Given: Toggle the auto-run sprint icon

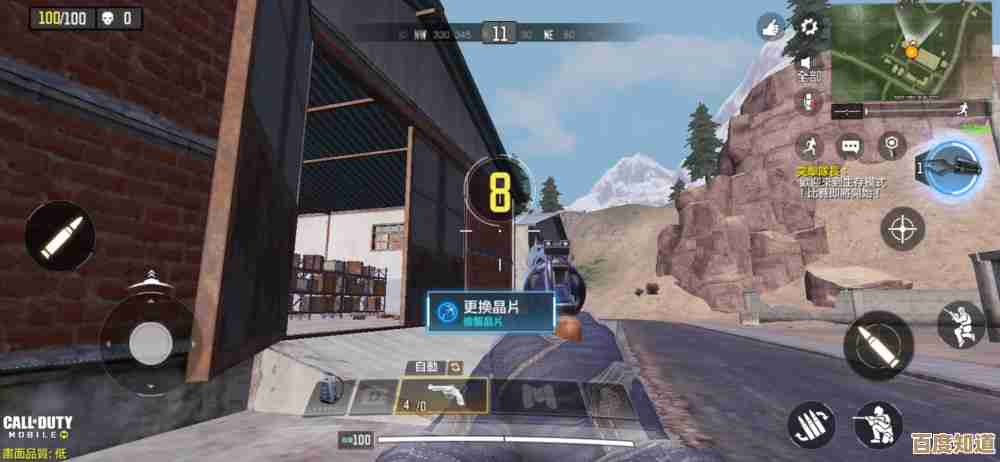Looking at the screenshot, I should [x=810, y=146].
